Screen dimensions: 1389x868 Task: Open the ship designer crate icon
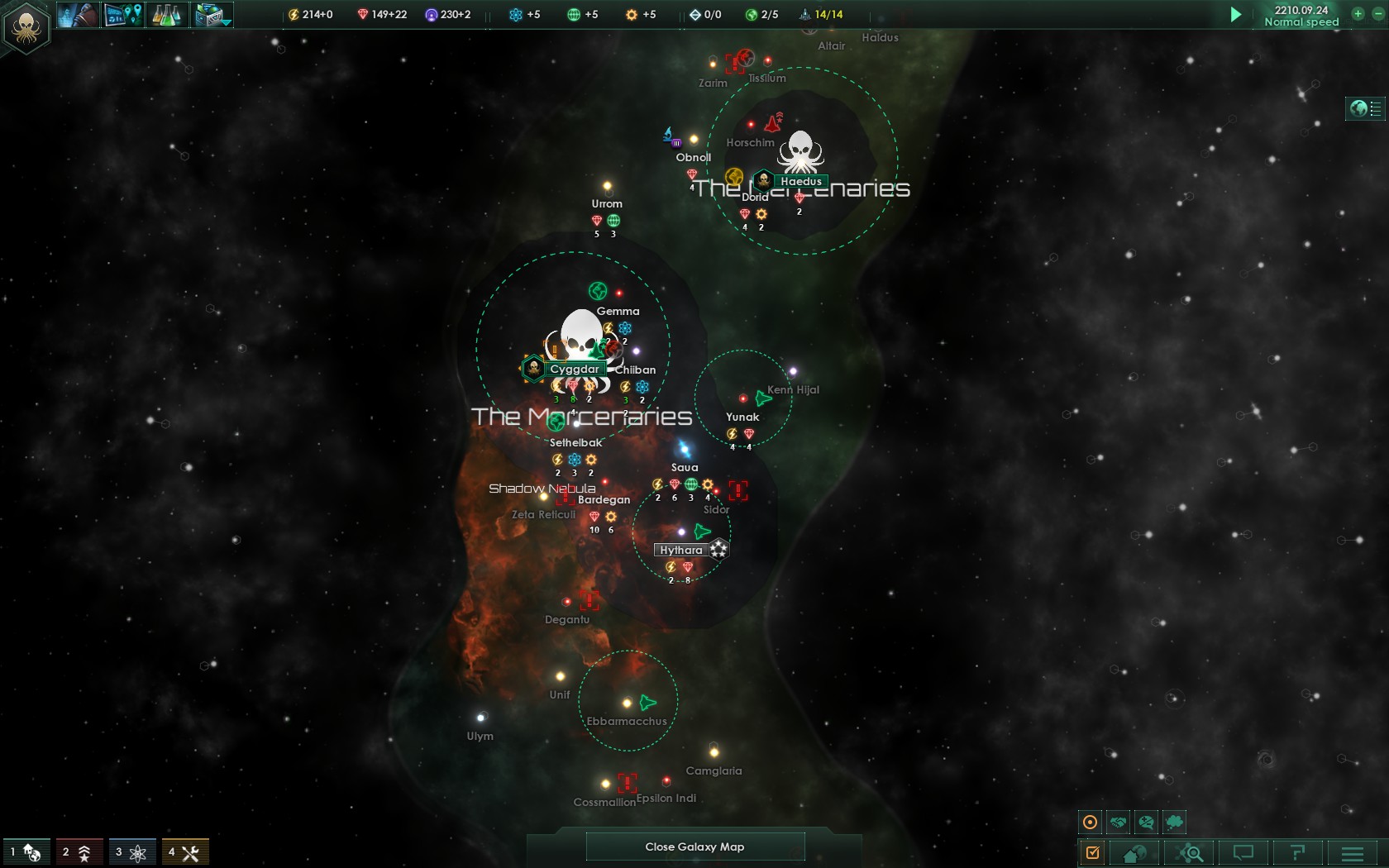click(212, 14)
